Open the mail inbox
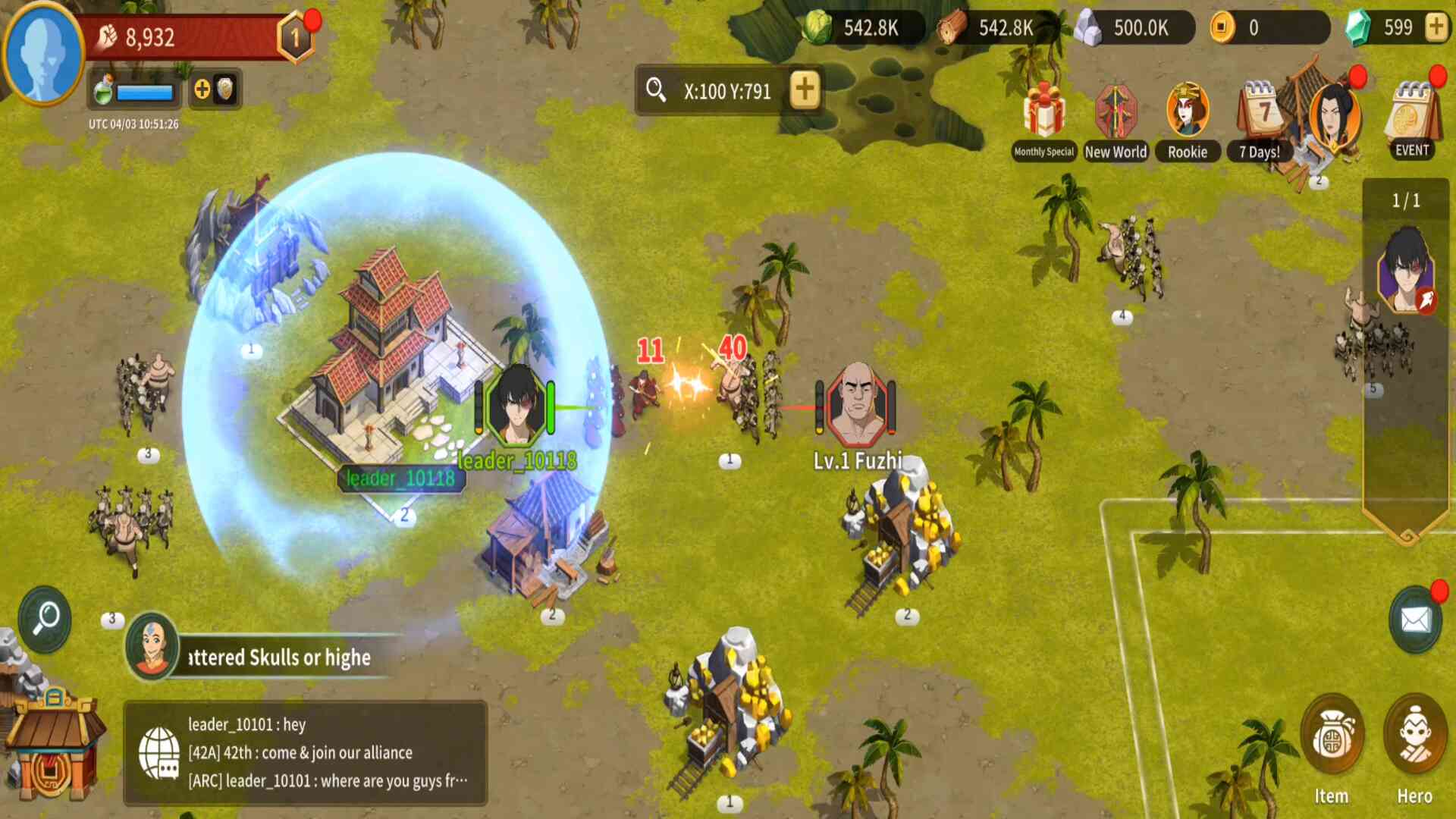 [x=1415, y=620]
